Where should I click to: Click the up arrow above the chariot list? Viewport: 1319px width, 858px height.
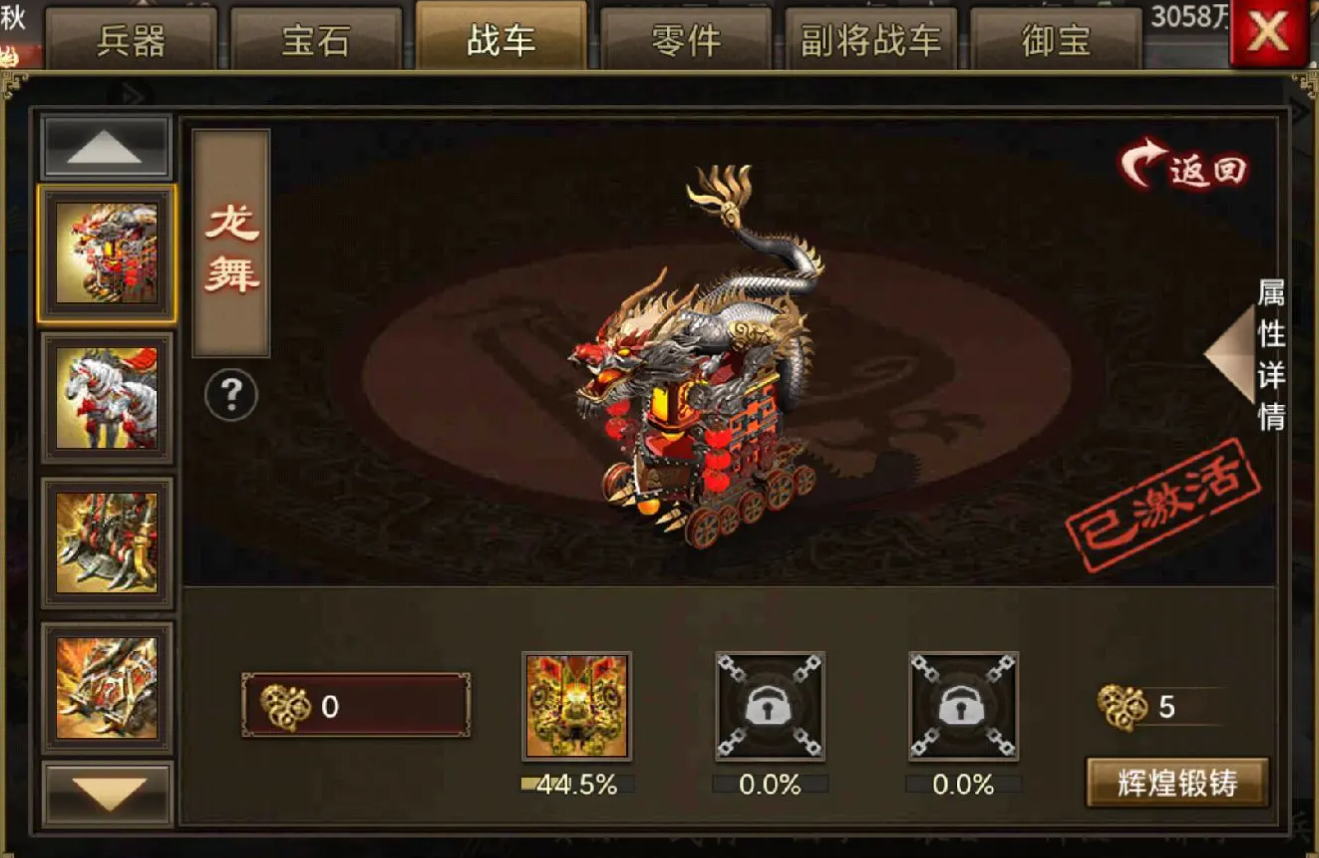tap(105, 148)
